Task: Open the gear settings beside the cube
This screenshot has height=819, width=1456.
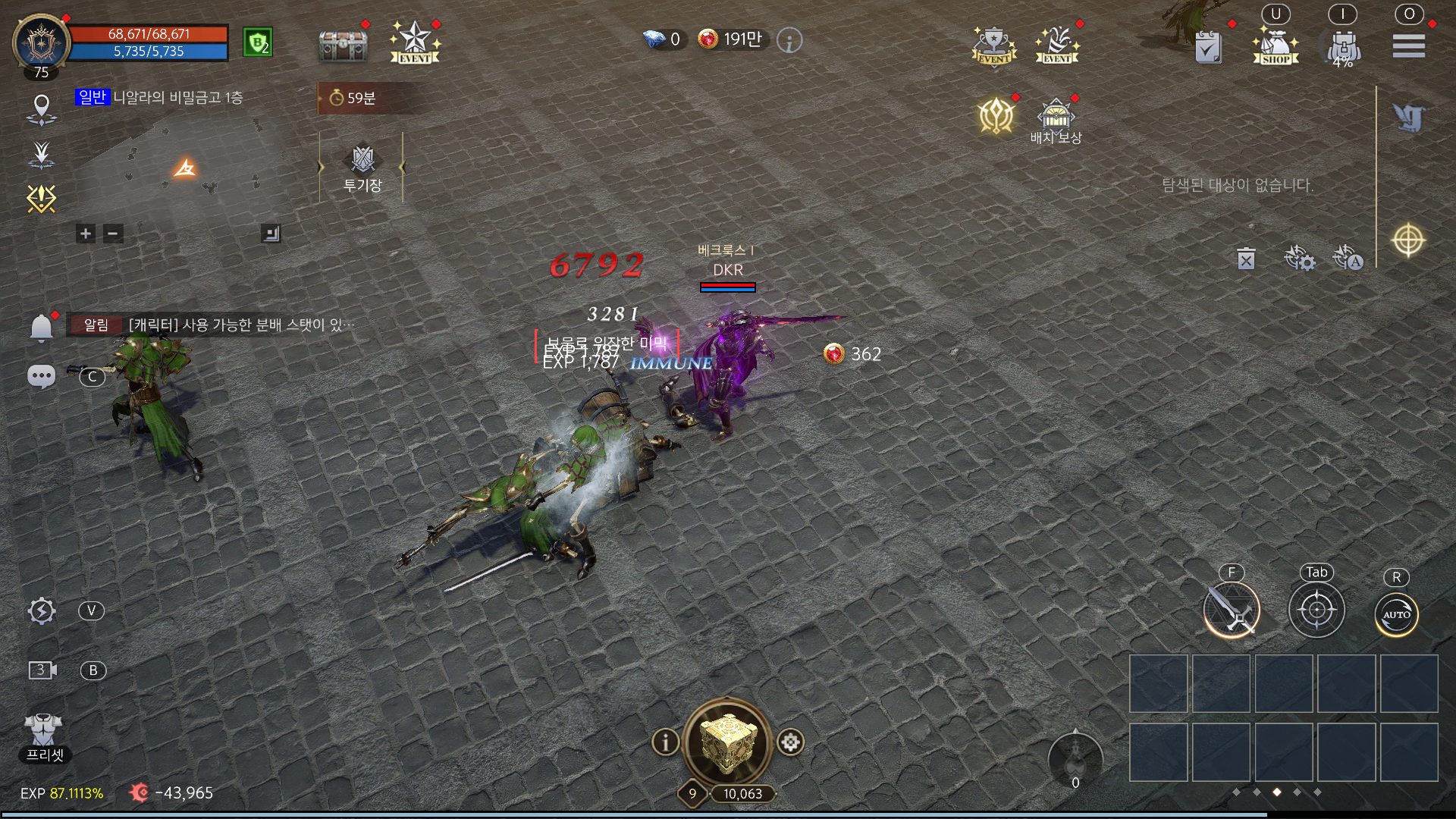Action: coord(790,742)
